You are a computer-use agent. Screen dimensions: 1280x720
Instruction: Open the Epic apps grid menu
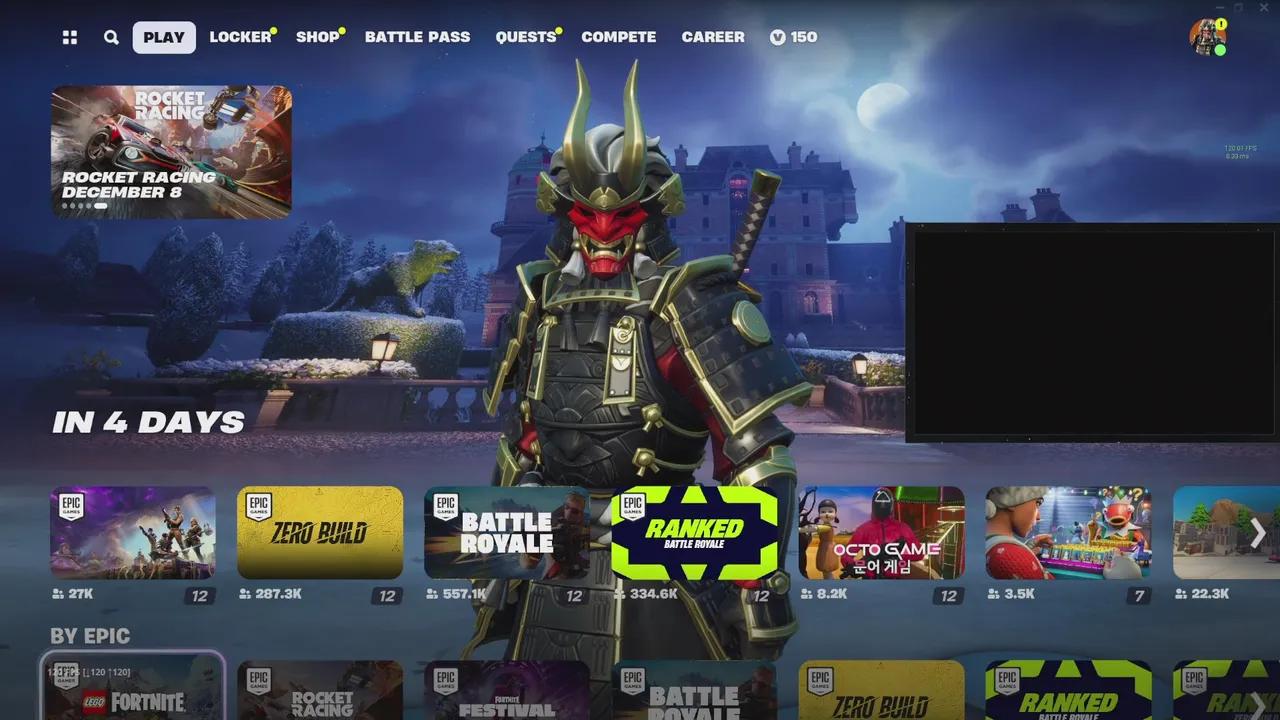point(68,37)
